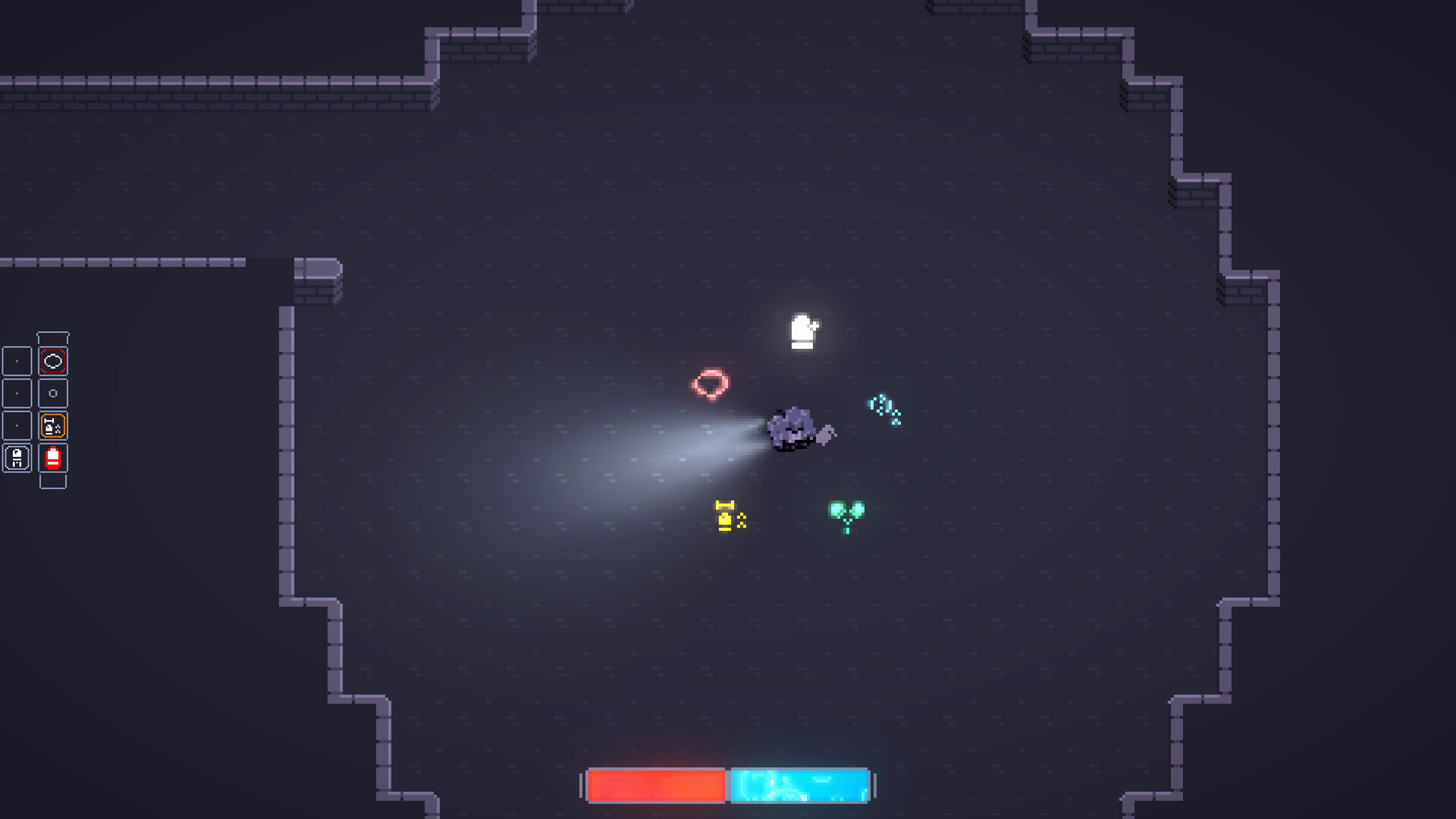Click the small circle item icon in sidebar
The image size is (1456, 819).
[x=52, y=393]
